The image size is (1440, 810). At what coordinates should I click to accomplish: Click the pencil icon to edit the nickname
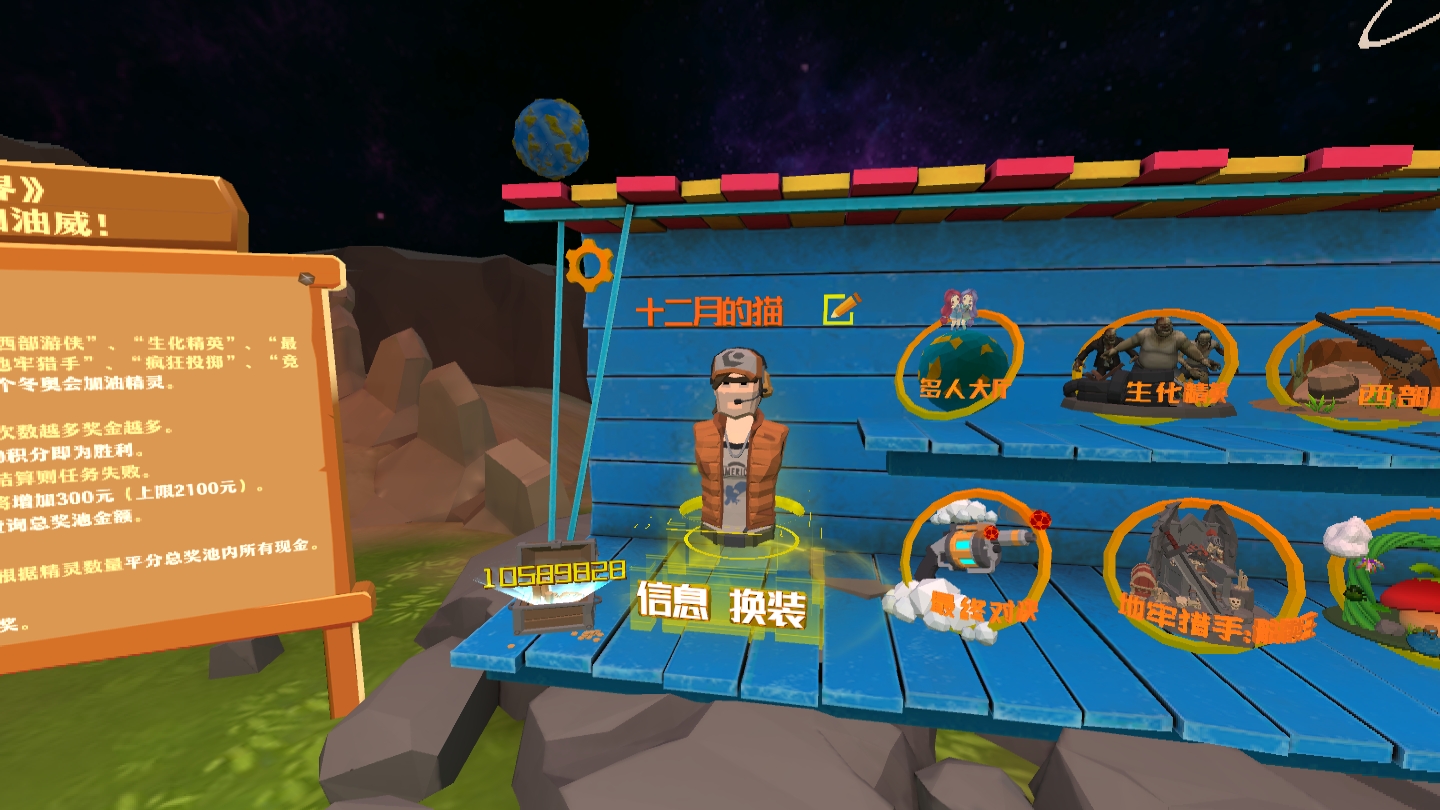840,309
